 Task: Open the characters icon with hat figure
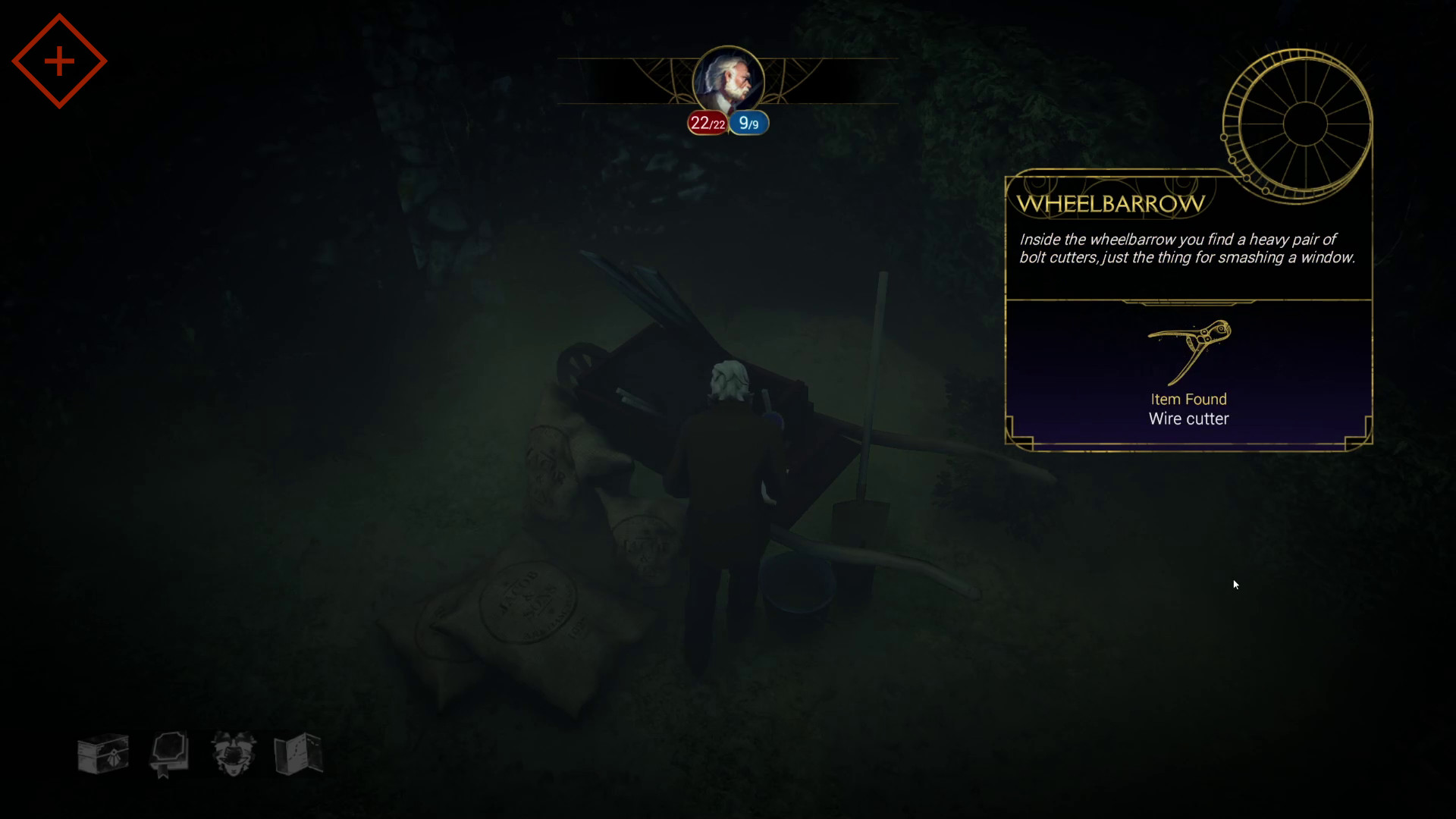pyautogui.click(x=234, y=754)
